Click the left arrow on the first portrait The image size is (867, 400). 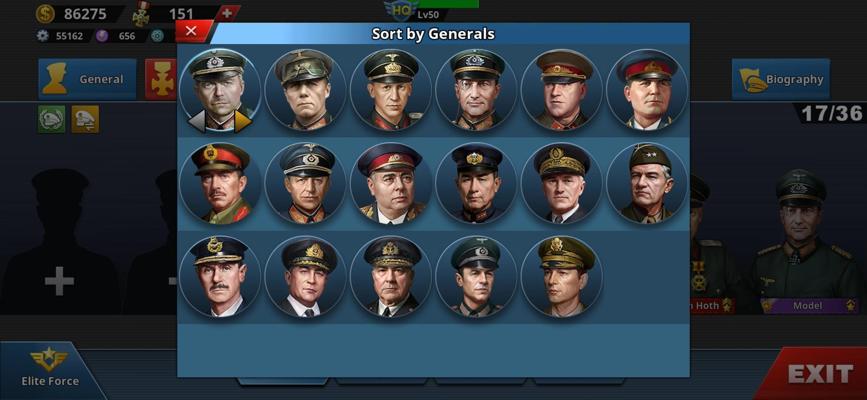(x=198, y=121)
